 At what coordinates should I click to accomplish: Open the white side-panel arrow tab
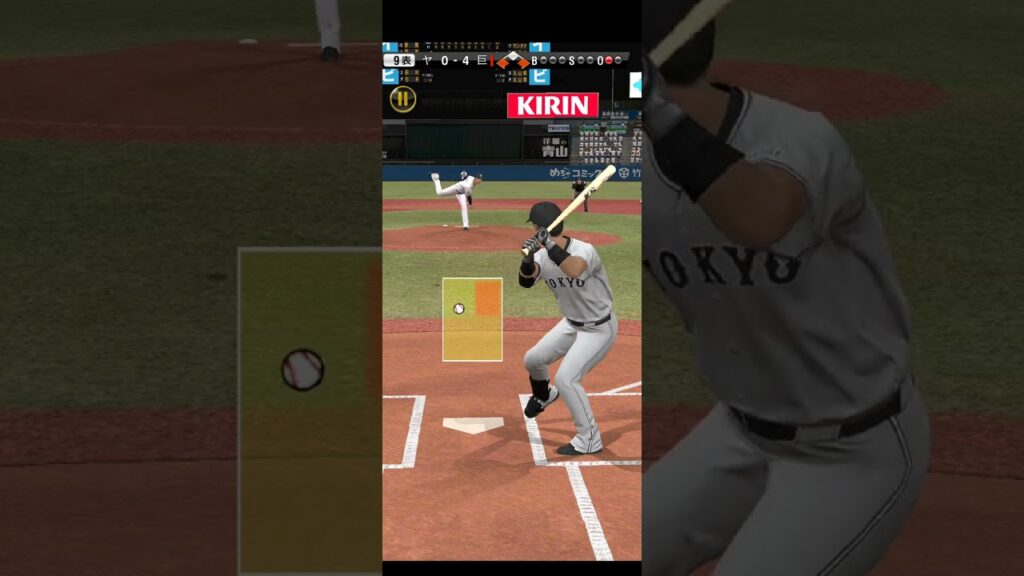(635, 86)
